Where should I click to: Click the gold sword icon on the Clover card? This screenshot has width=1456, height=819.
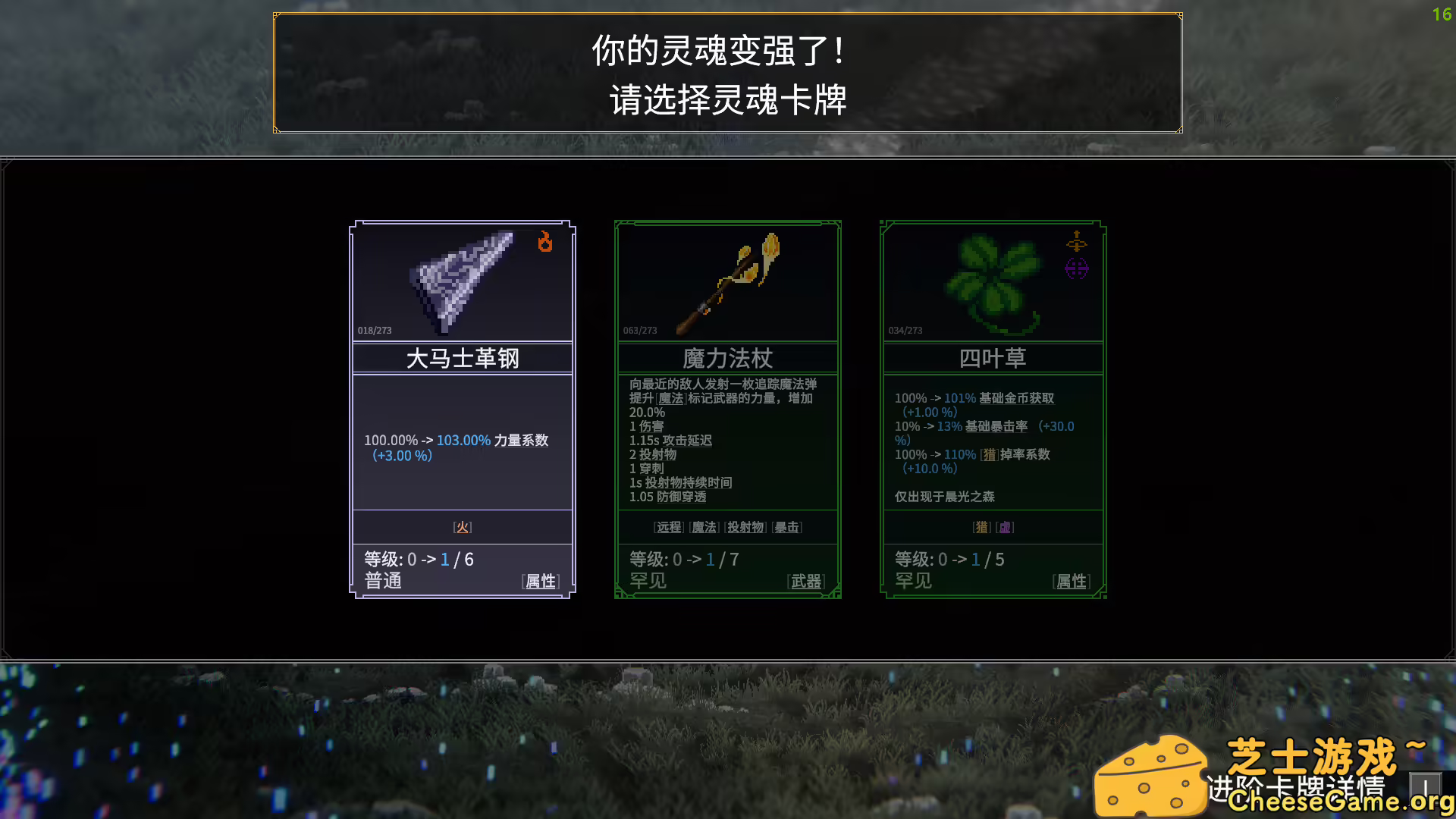[x=1076, y=243]
